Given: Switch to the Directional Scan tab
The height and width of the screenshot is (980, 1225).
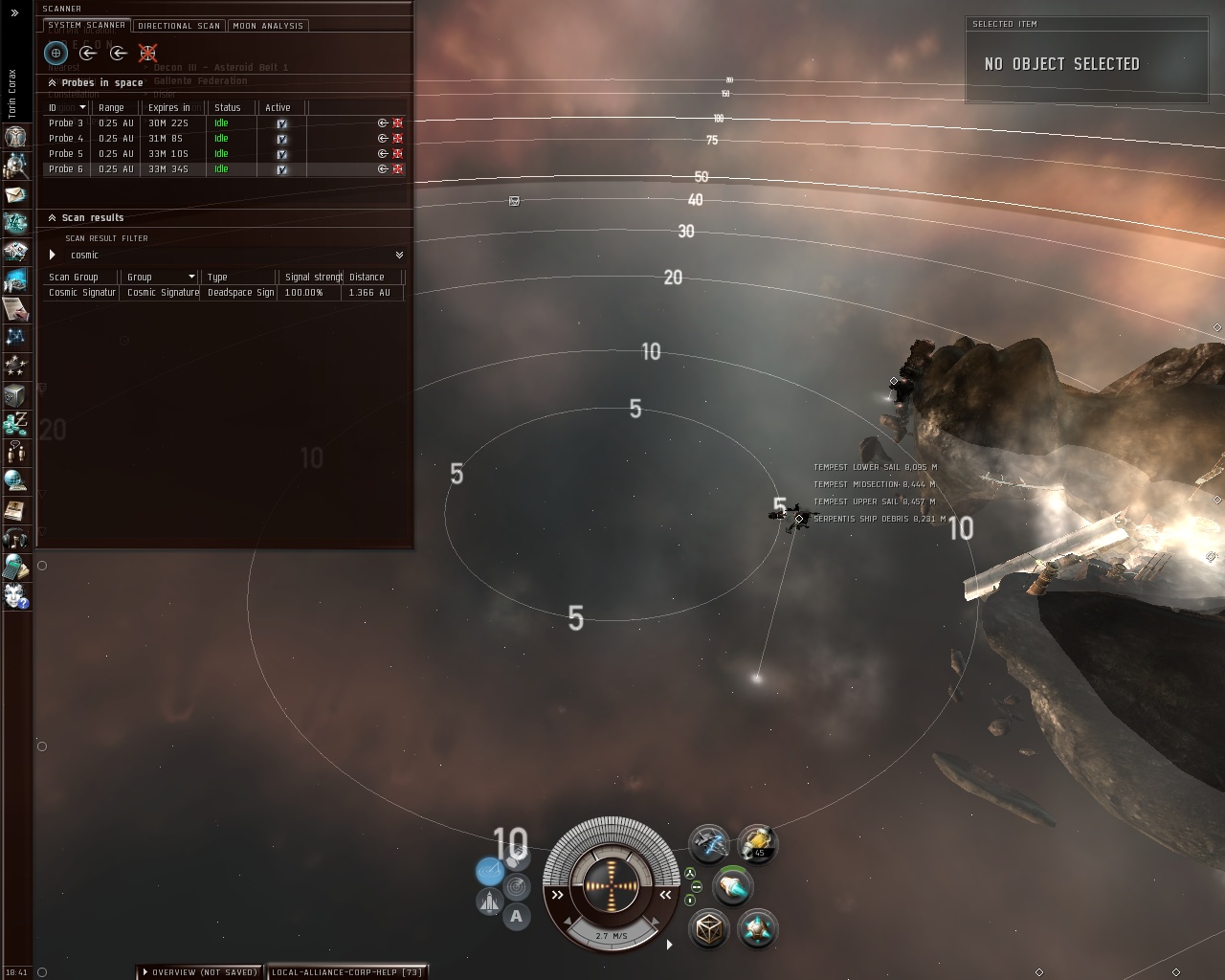Looking at the screenshot, I should point(179,26).
